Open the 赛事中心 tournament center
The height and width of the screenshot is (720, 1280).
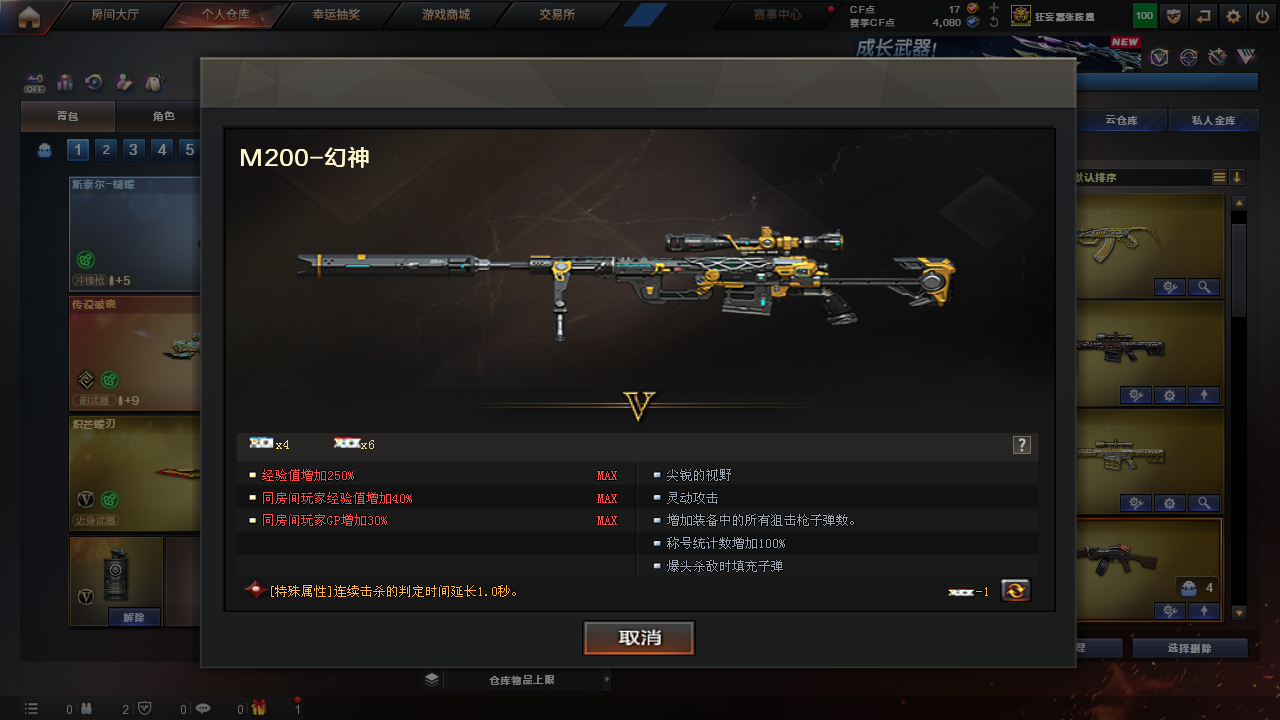click(777, 15)
